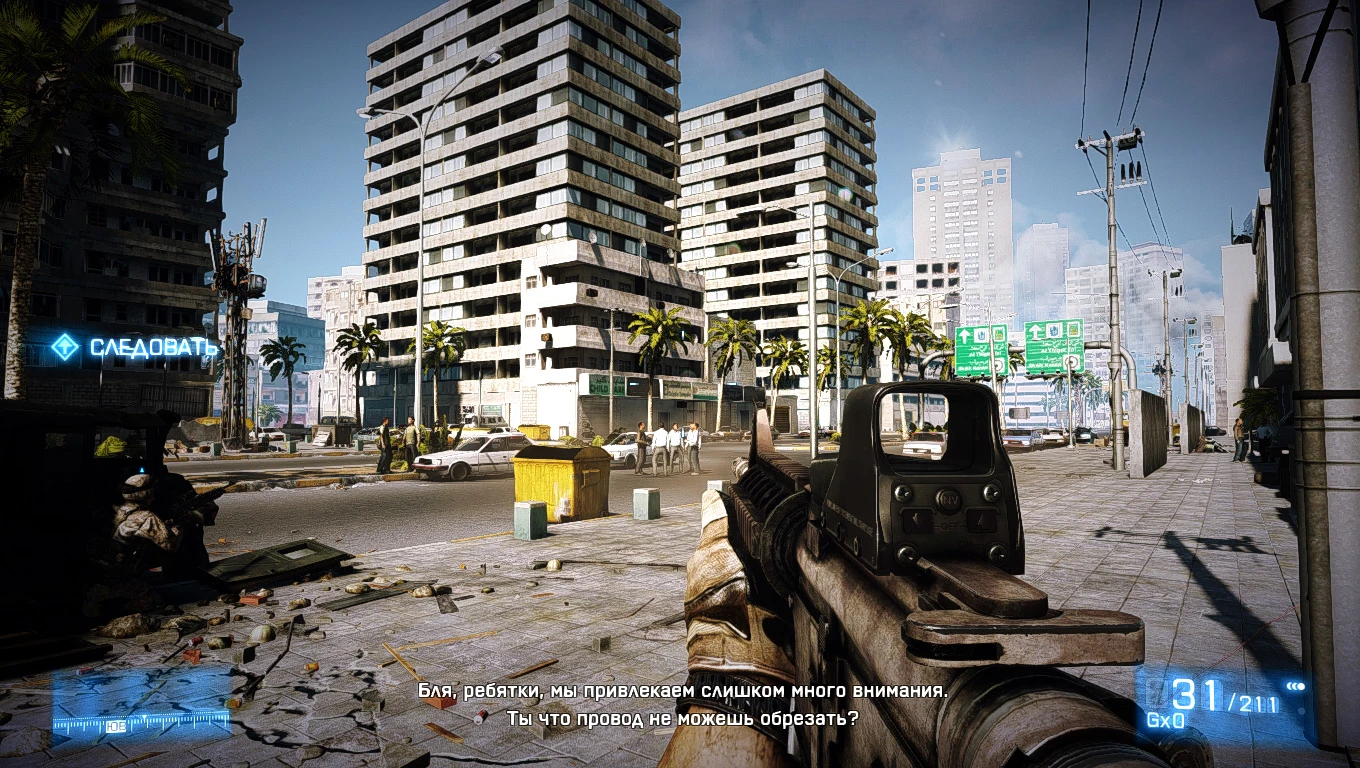Select the subtitle line about cutting the wire

click(681, 716)
